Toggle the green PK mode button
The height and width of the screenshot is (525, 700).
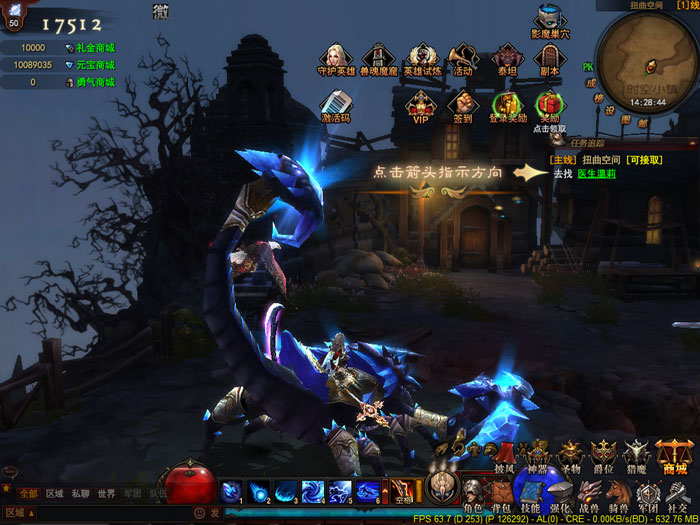tap(589, 68)
